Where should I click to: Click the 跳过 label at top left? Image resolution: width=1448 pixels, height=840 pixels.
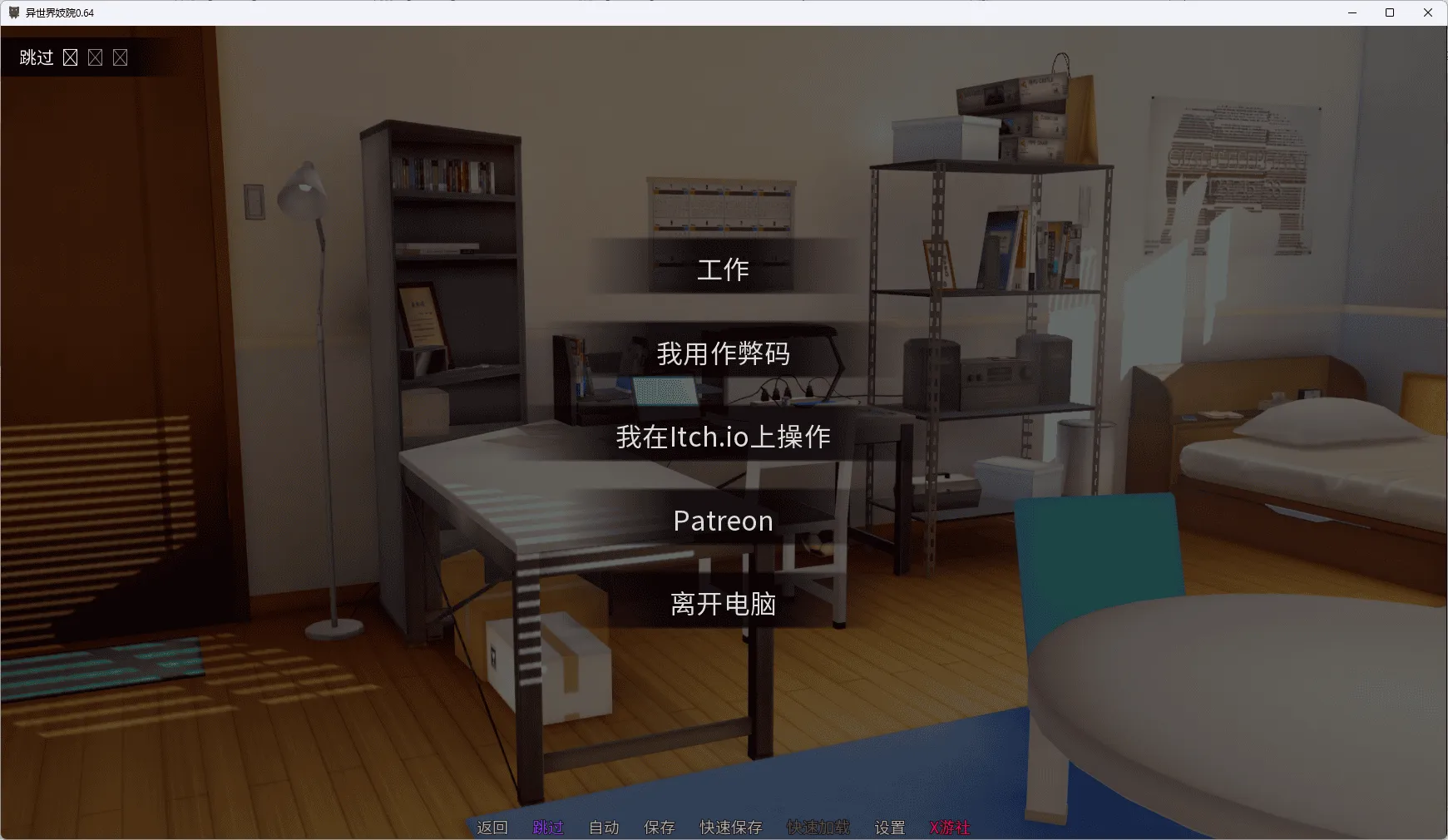[35, 57]
